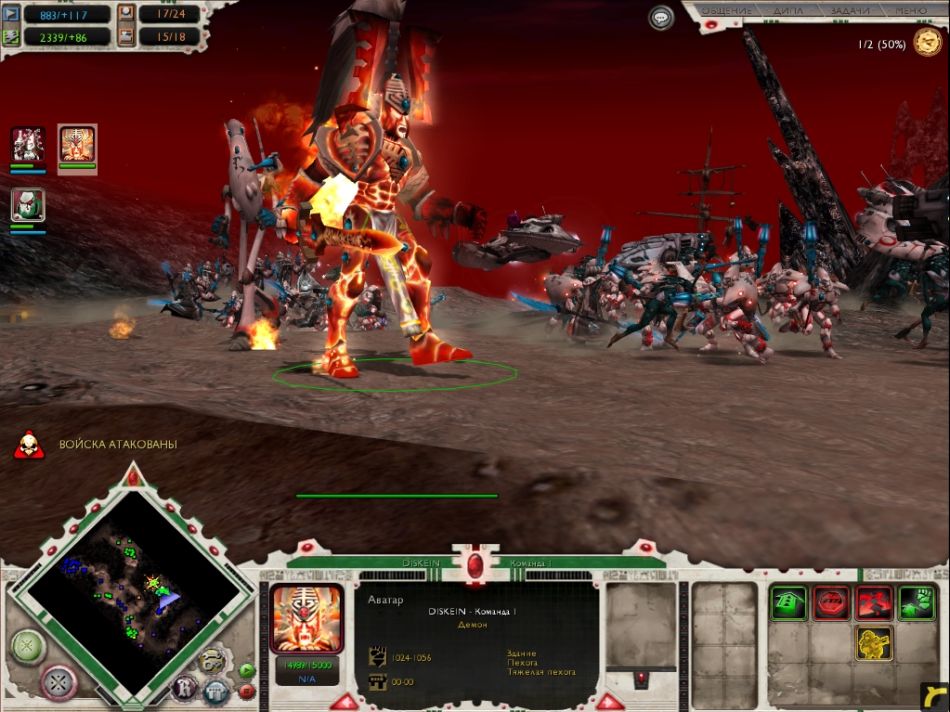The image size is (950, 712).
Task: Select the green-armored squad icon
Action: (27, 204)
